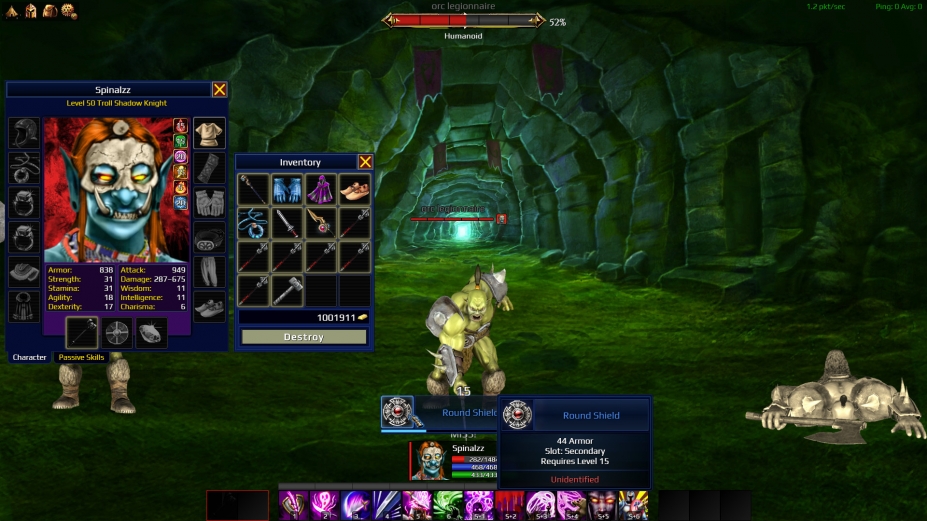
Task: Open the character sheet helmet icon
Action: [x=31, y=10]
